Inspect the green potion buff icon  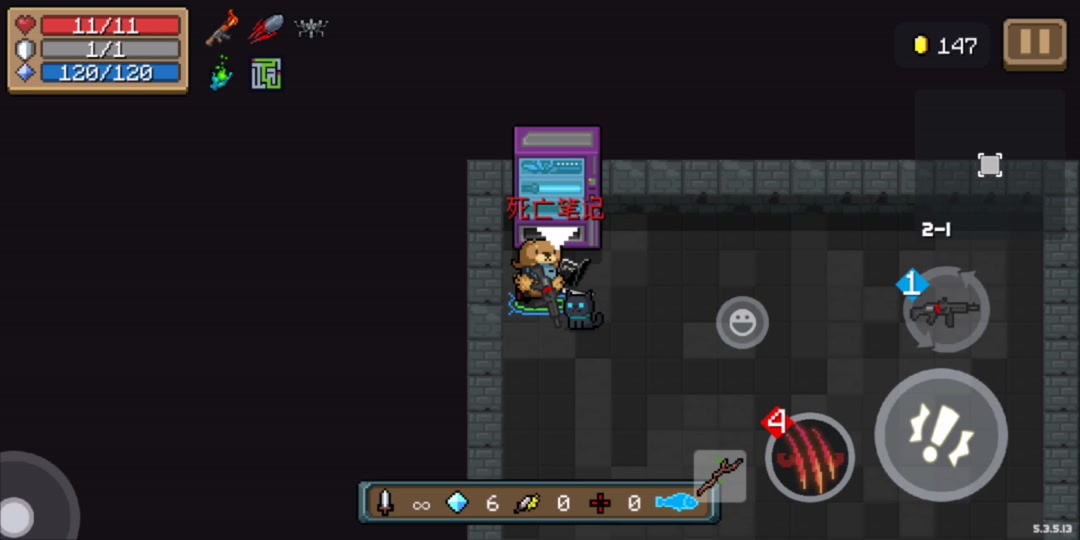[222, 74]
